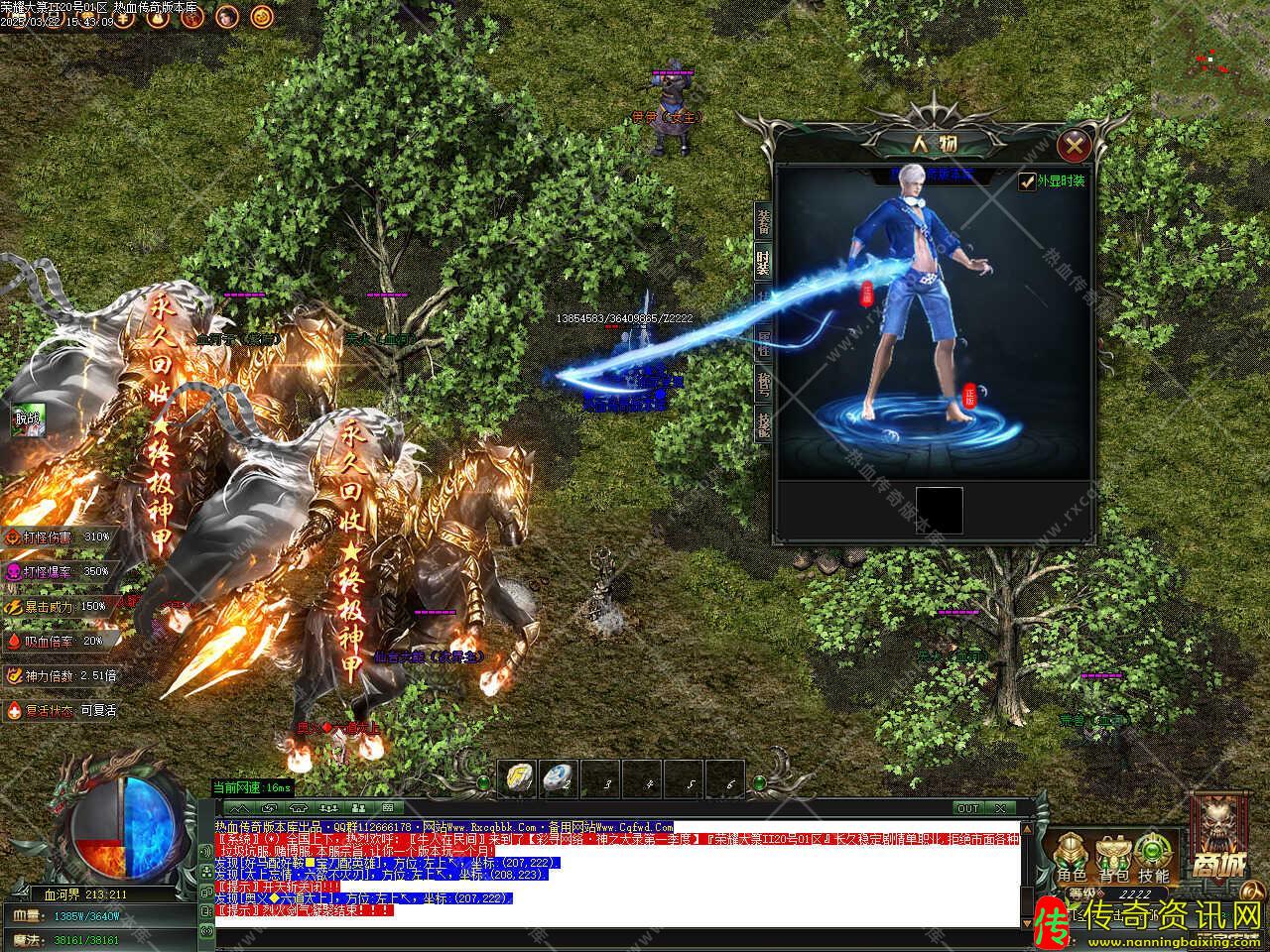The image size is (1270, 952).
Task: Toggle the 外显时装 checkbox
Action: (1028, 181)
